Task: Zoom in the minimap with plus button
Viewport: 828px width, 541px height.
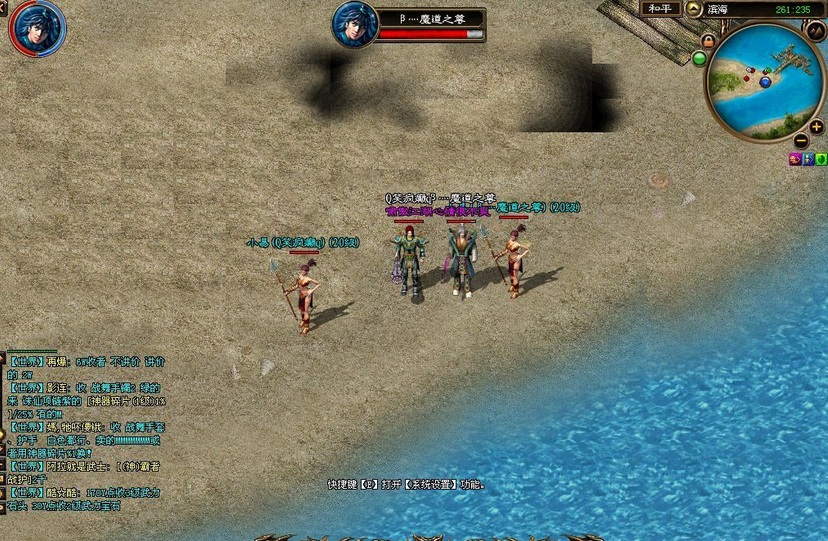Action: [815, 127]
